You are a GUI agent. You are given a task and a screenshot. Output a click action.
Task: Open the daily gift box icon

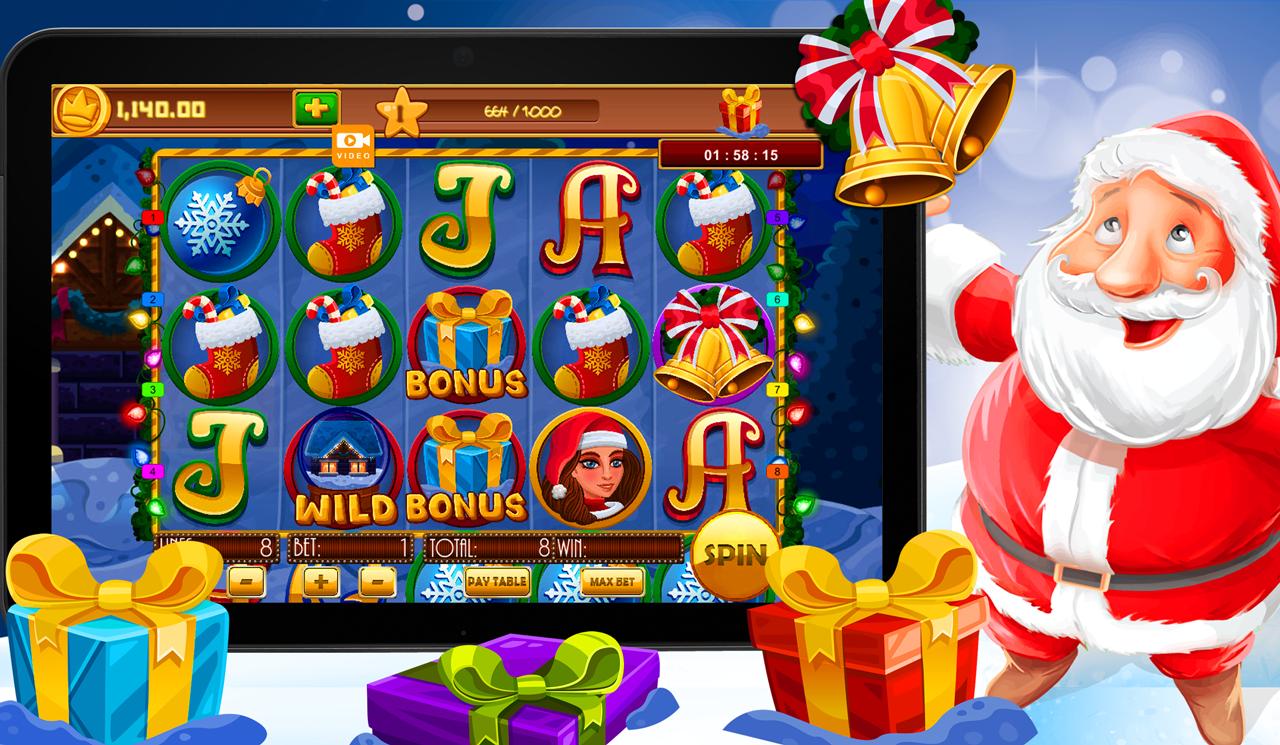740,113
